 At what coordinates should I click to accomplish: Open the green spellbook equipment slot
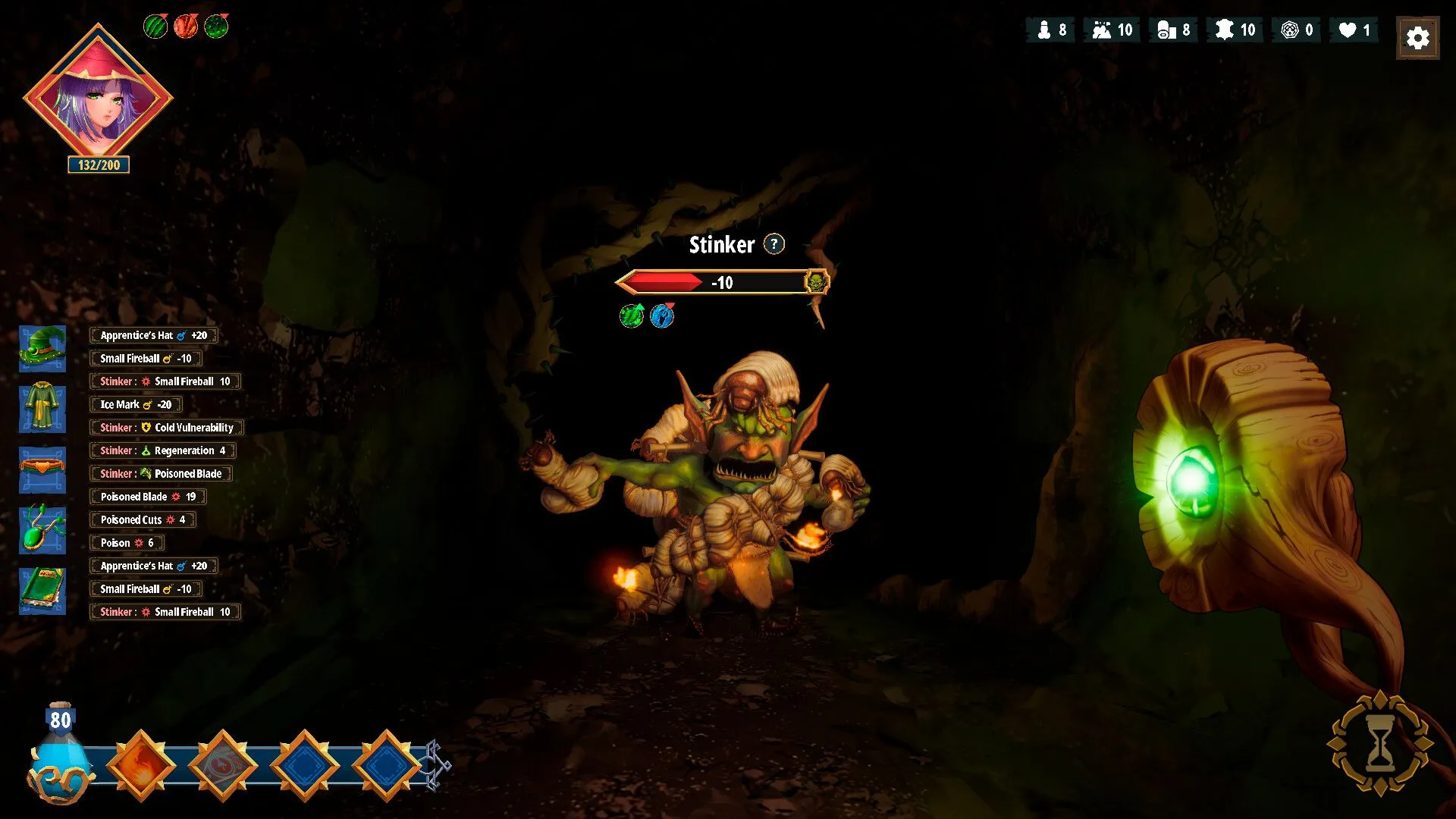(x=42, y=591)
